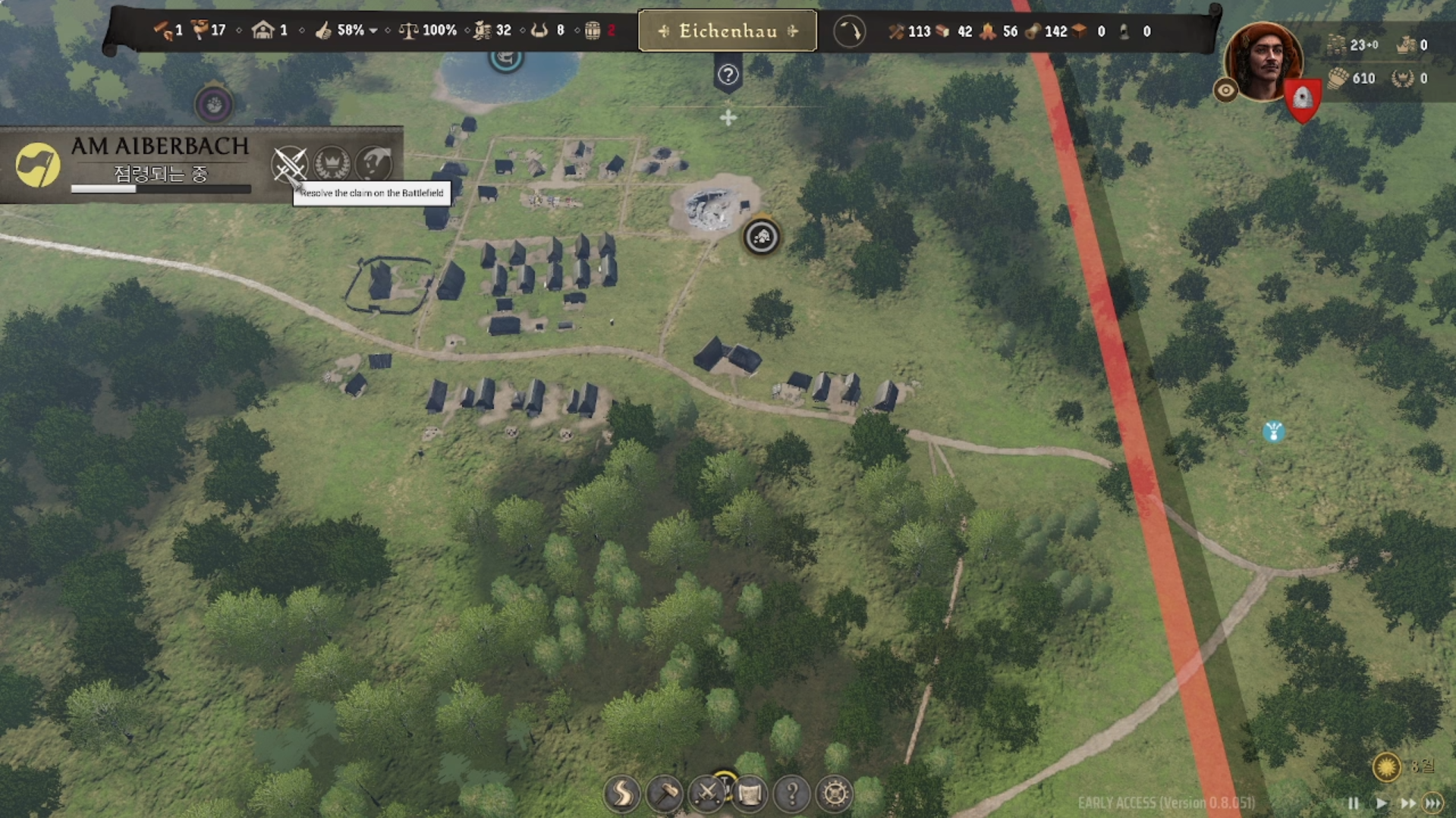This screenshot has width=1456, height=818.
Task: Toggle the eye icon beside the portrait
Action: click(x=1225, y=91)
